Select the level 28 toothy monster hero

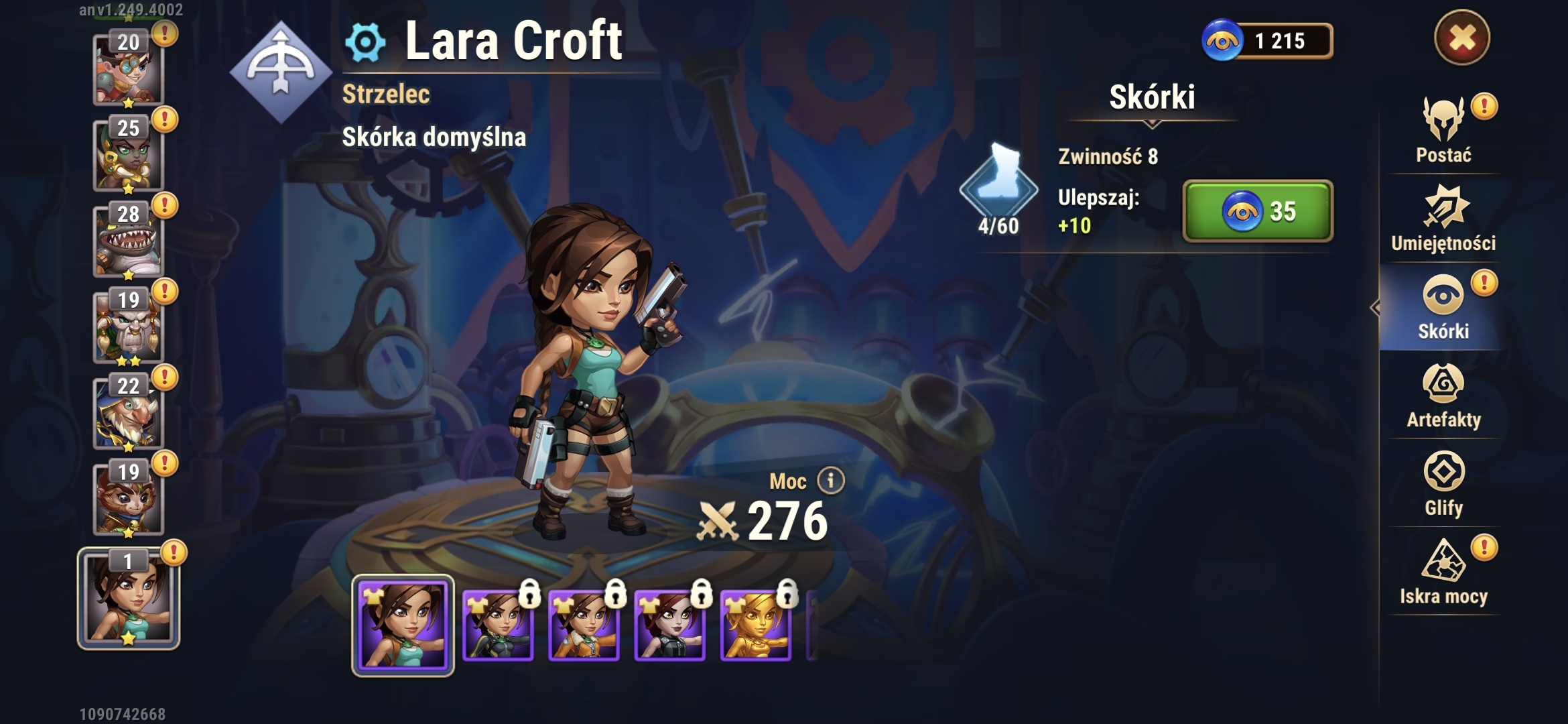pyautogui.click(x=128, y=240)
